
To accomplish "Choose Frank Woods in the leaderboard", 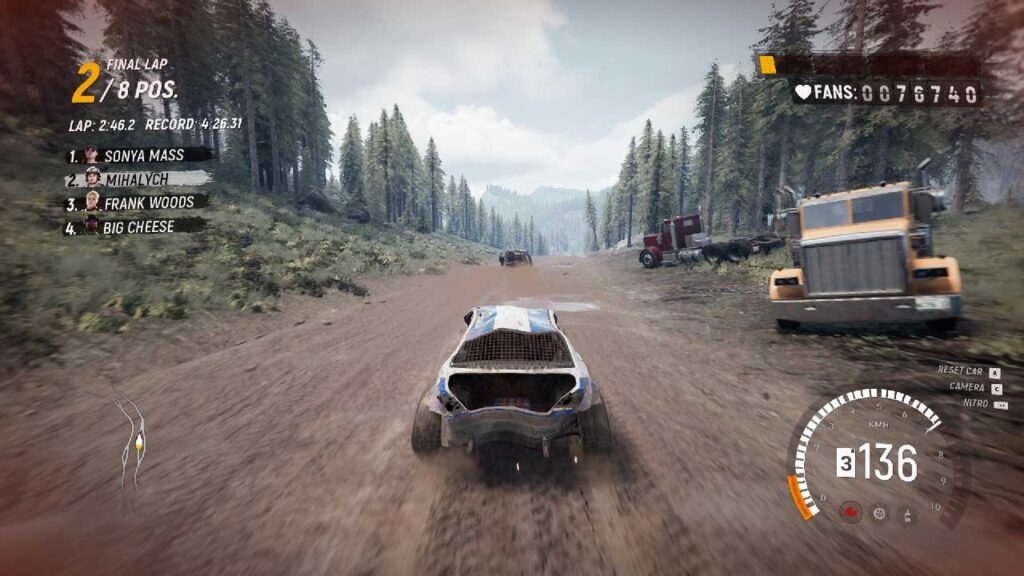I will [138, 203].
